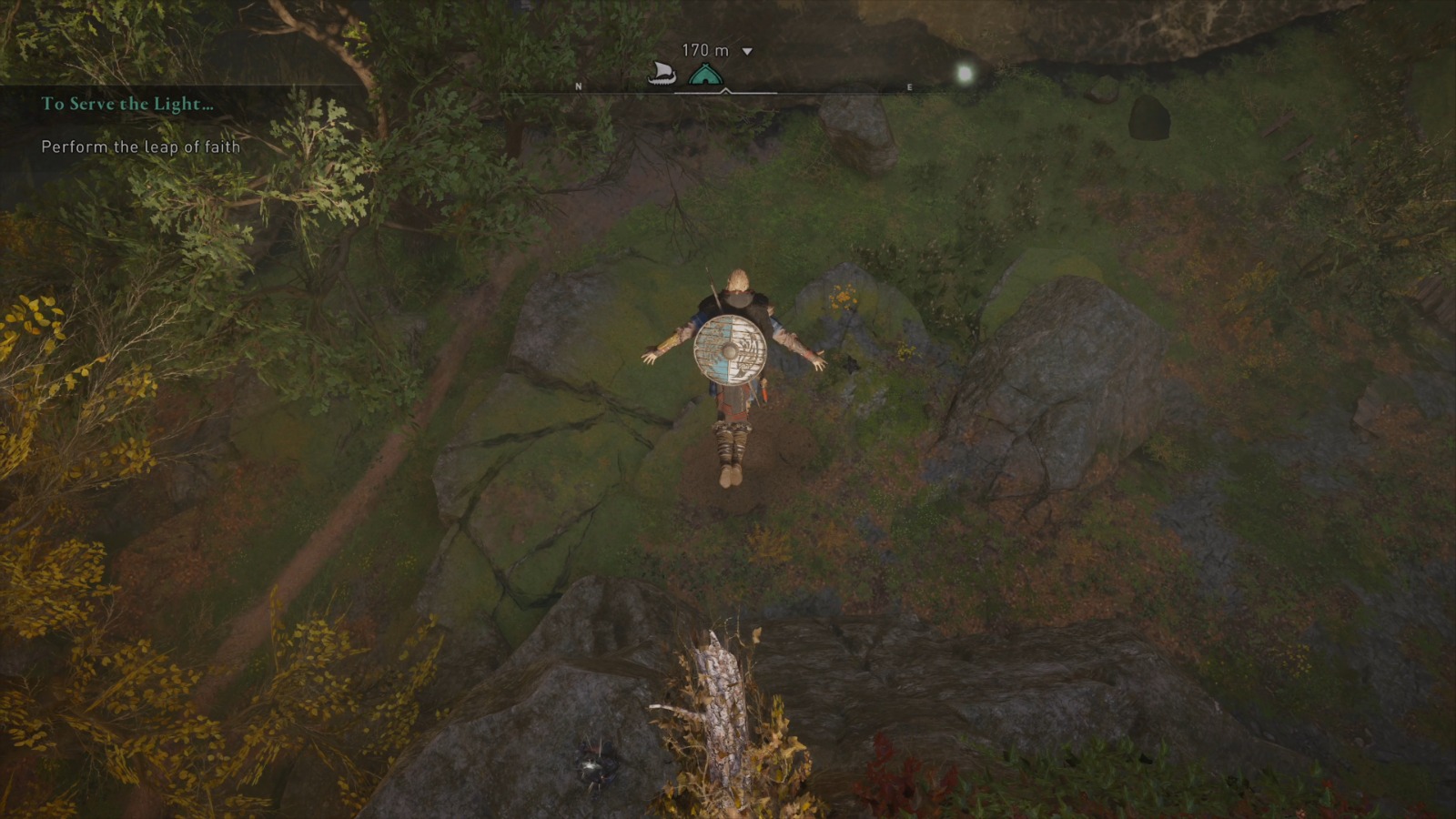Click the Perform the leap of faith objective
Viewport: 1456px width, 819px height.
tap(139, 146)
